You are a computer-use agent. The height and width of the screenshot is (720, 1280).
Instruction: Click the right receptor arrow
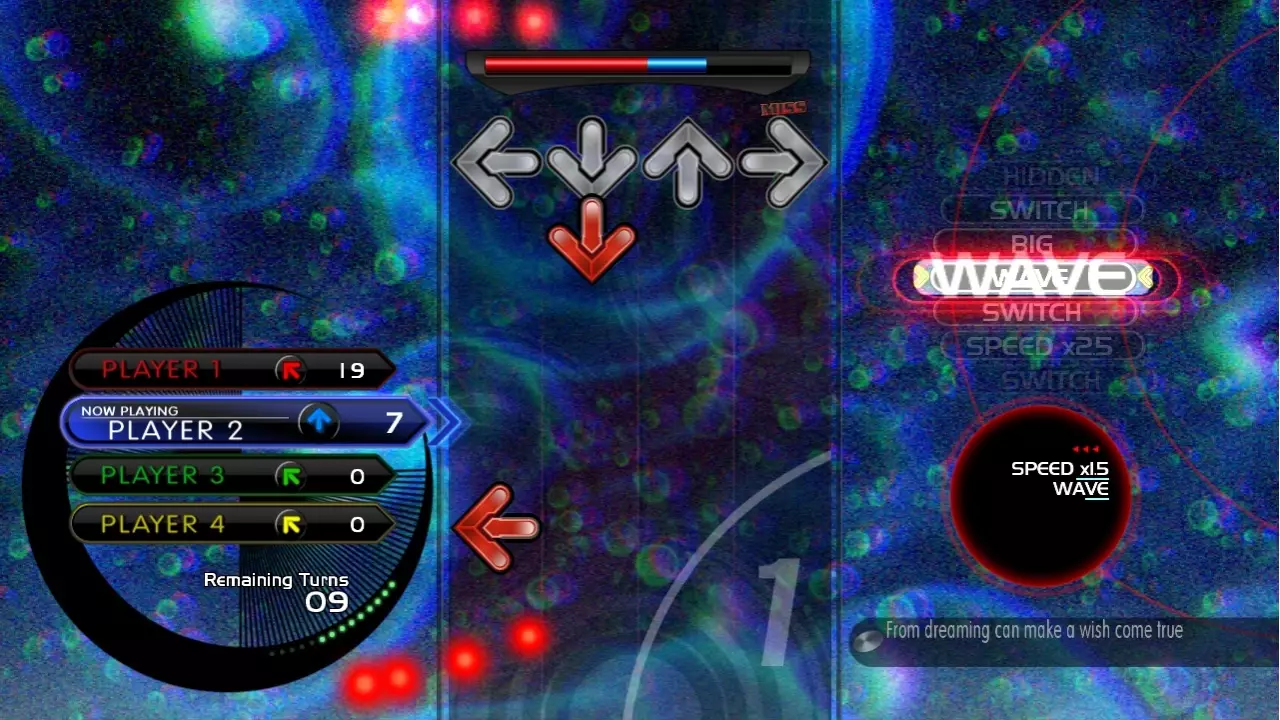click(x=784, y=161)
